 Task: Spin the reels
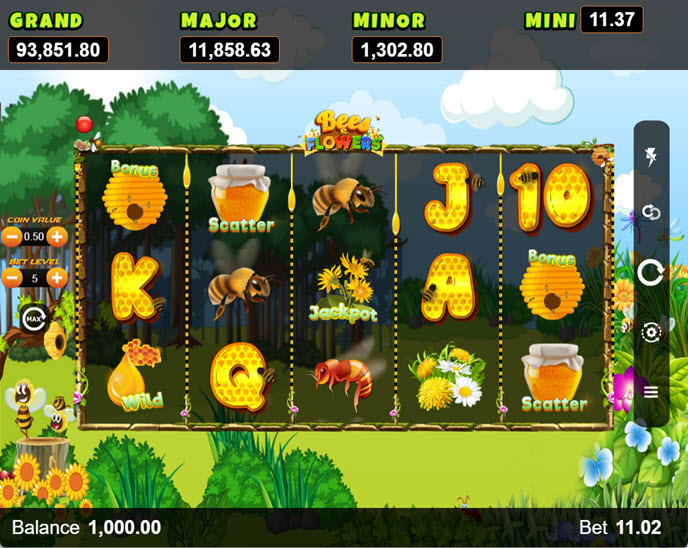point(651,272)
